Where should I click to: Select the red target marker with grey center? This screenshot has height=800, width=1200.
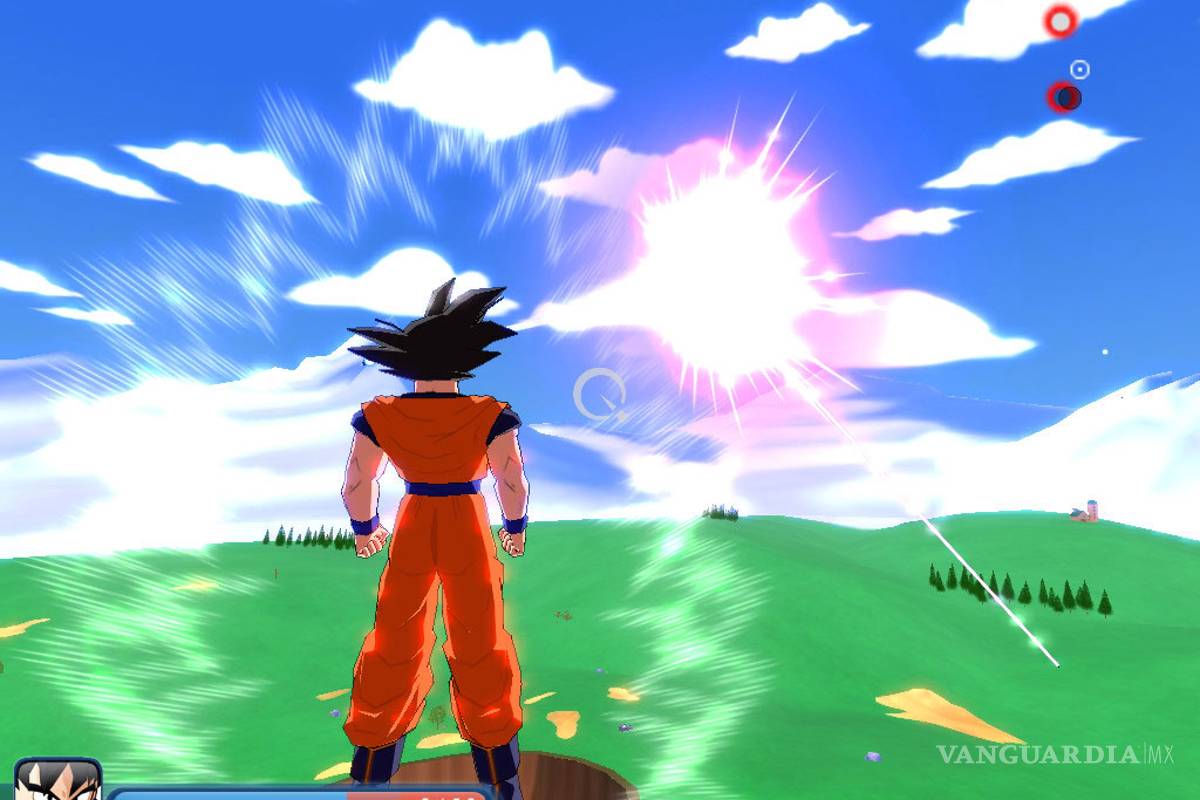coord(1060,21)
